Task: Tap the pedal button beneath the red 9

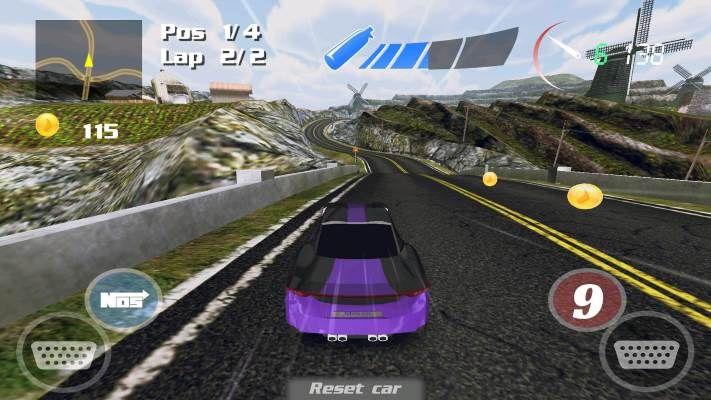Action: [645, 351]
